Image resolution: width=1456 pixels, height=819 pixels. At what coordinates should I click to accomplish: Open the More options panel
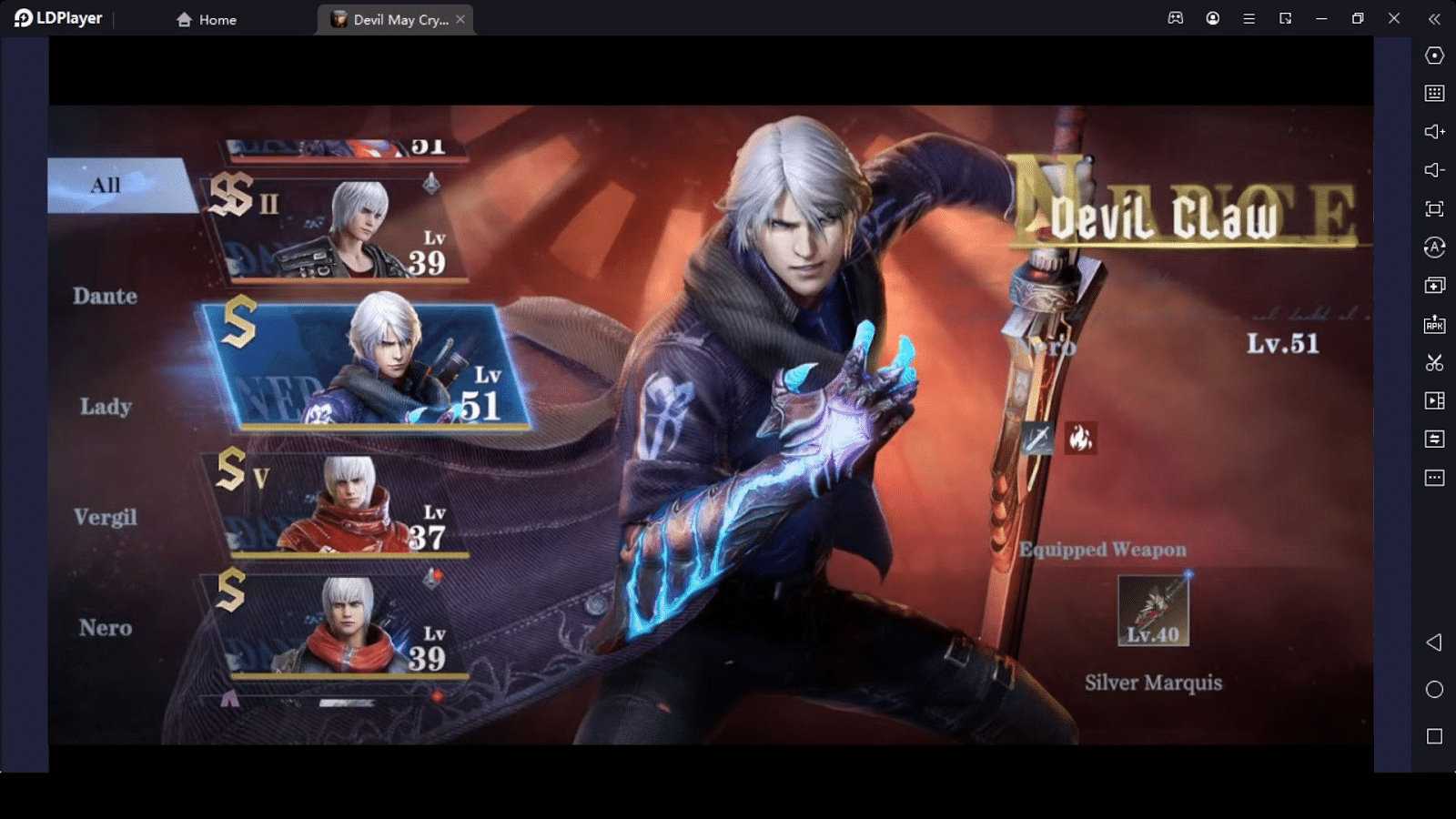[1433, 477]
